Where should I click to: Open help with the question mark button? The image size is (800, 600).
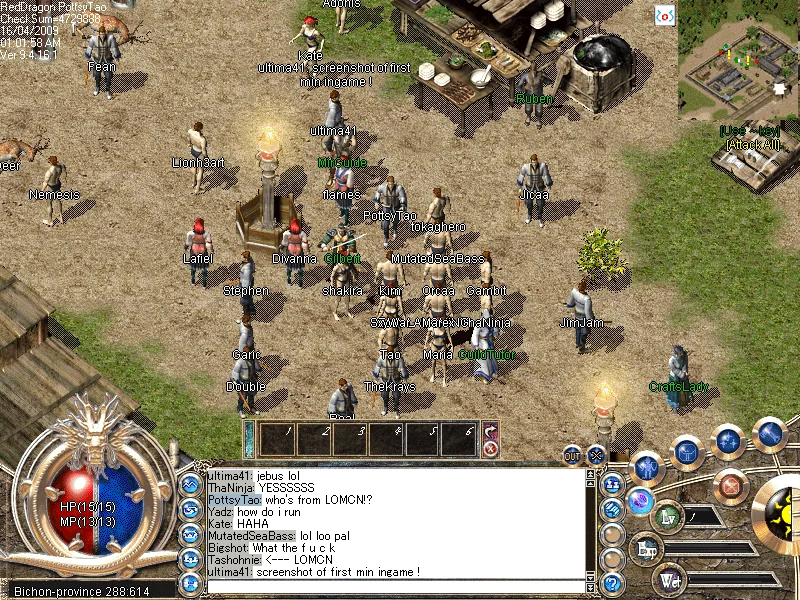pos(613,584)
